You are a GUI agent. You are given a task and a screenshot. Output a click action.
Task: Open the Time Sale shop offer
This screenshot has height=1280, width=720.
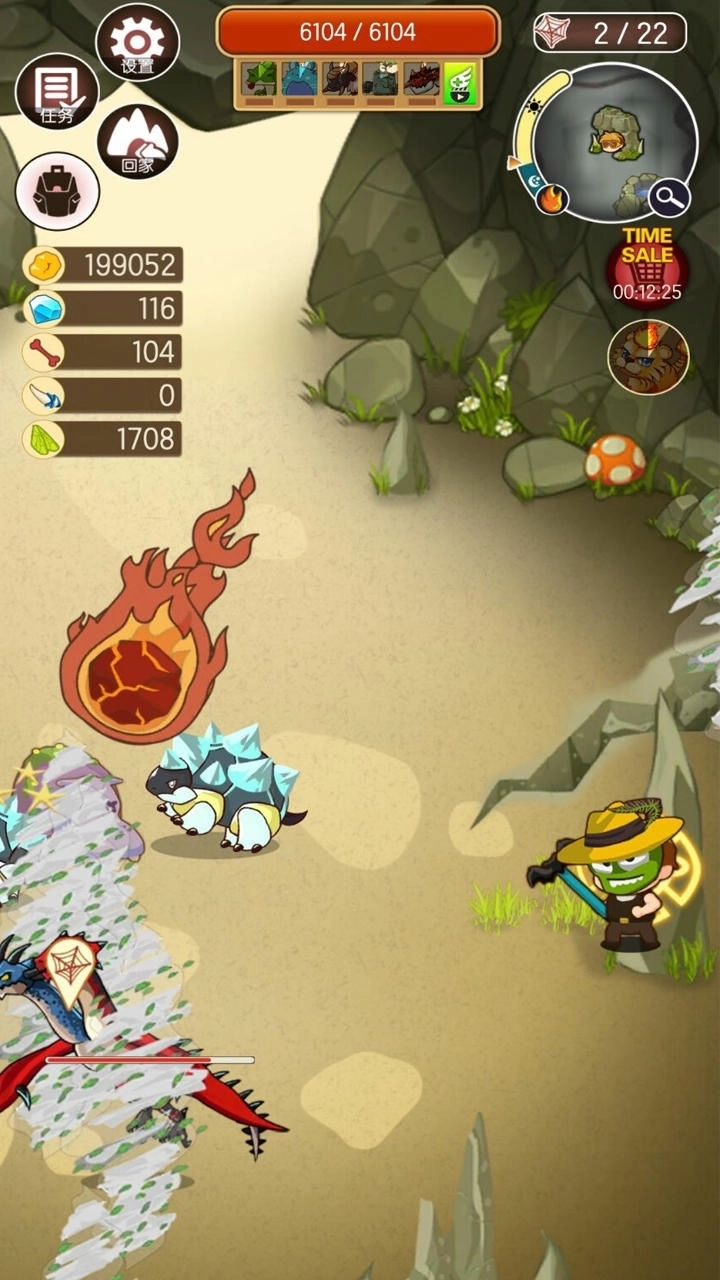pyautogui.click(x=647, y=265)
